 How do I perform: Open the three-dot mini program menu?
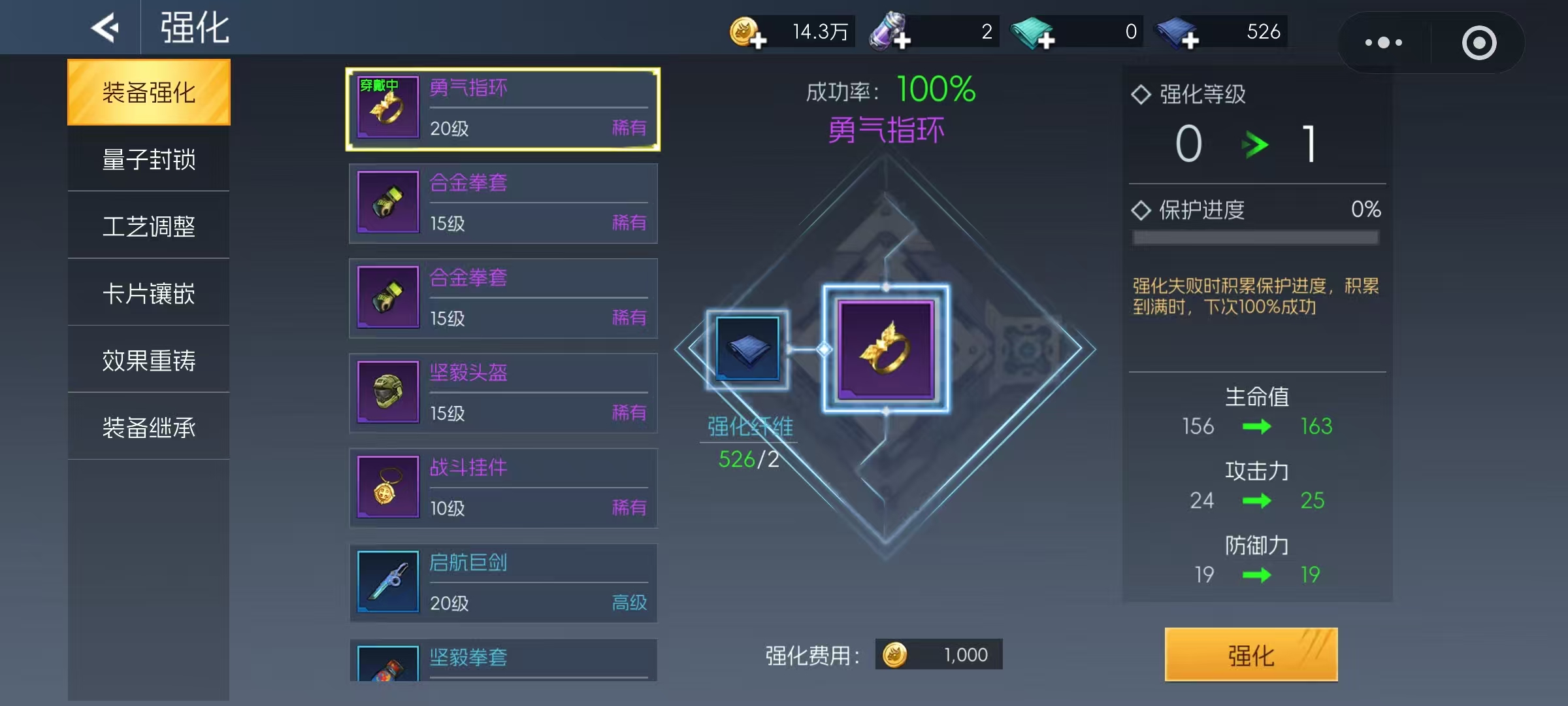(1382, 42)
